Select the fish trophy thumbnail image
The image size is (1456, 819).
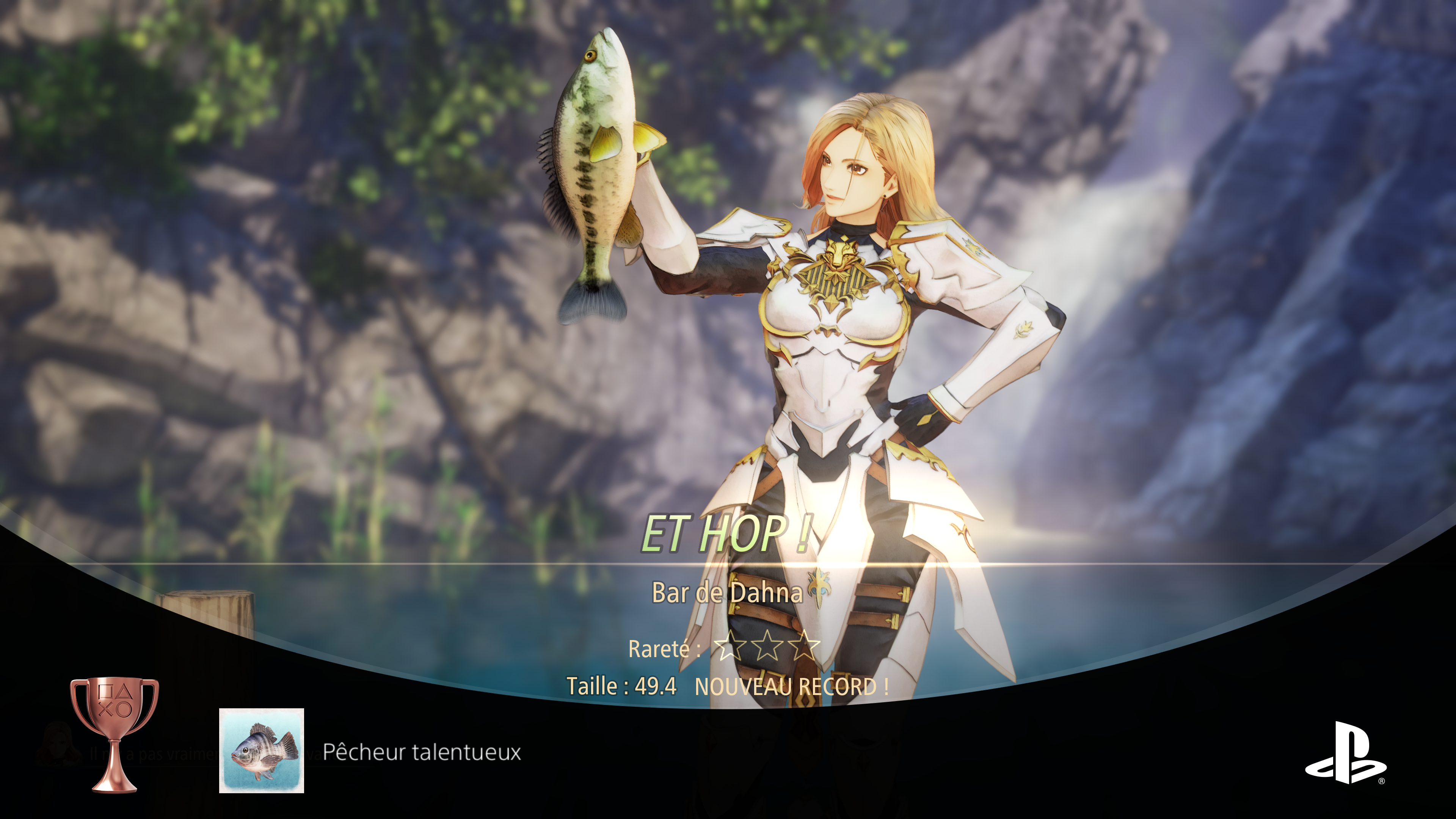[262, 751]
